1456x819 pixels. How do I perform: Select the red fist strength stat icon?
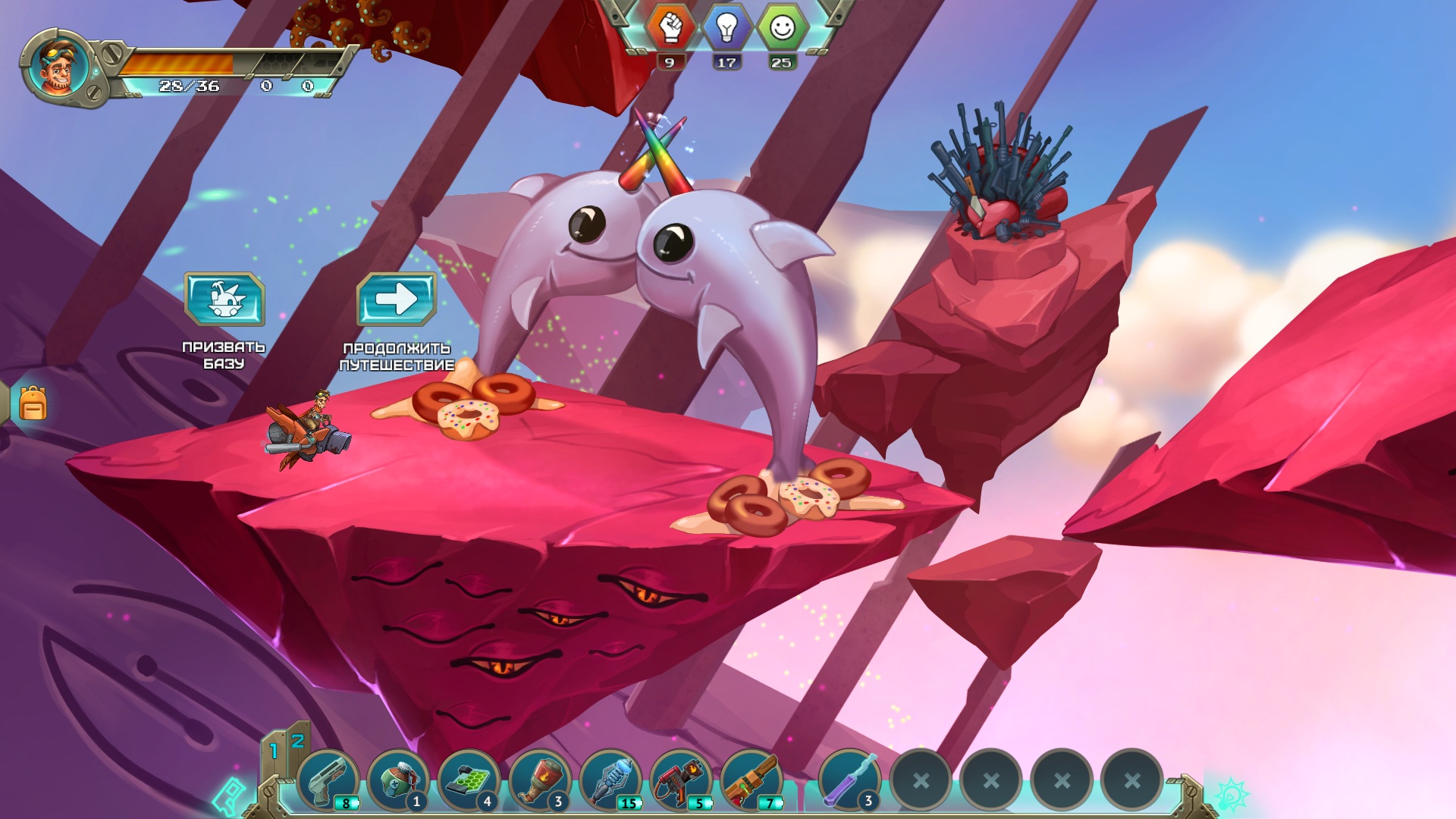click(670, 29)
